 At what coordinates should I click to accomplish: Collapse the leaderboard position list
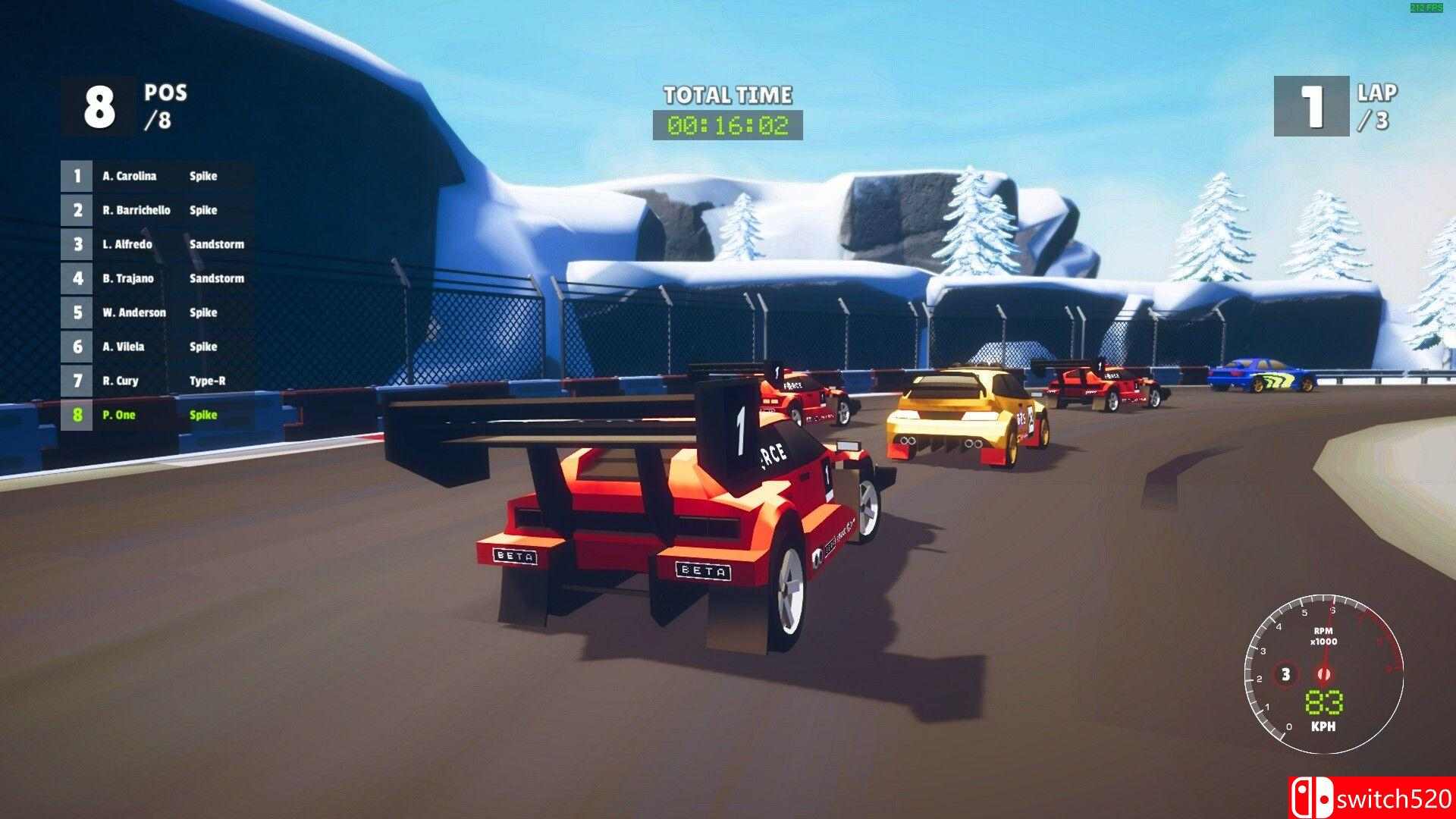[155, 296]
